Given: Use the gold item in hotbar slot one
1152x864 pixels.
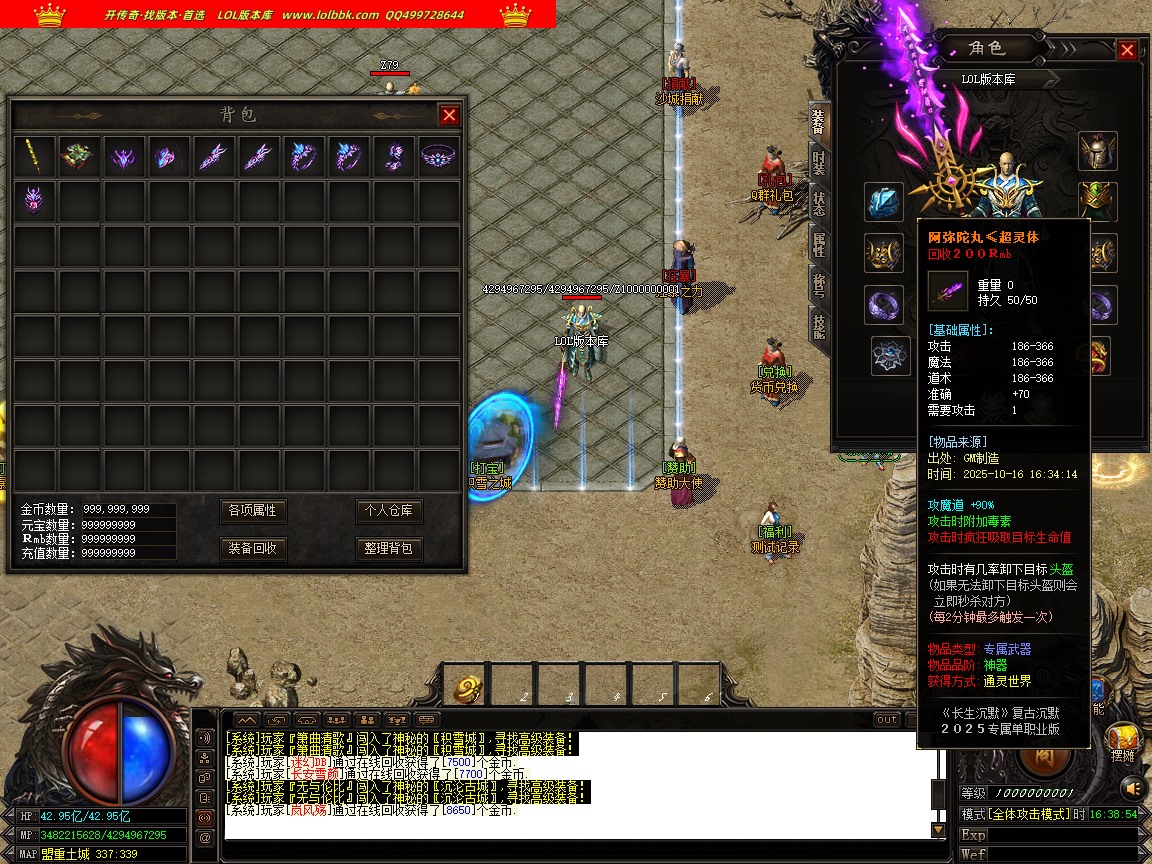Looking at the screenshot, I should coord(467,687).
